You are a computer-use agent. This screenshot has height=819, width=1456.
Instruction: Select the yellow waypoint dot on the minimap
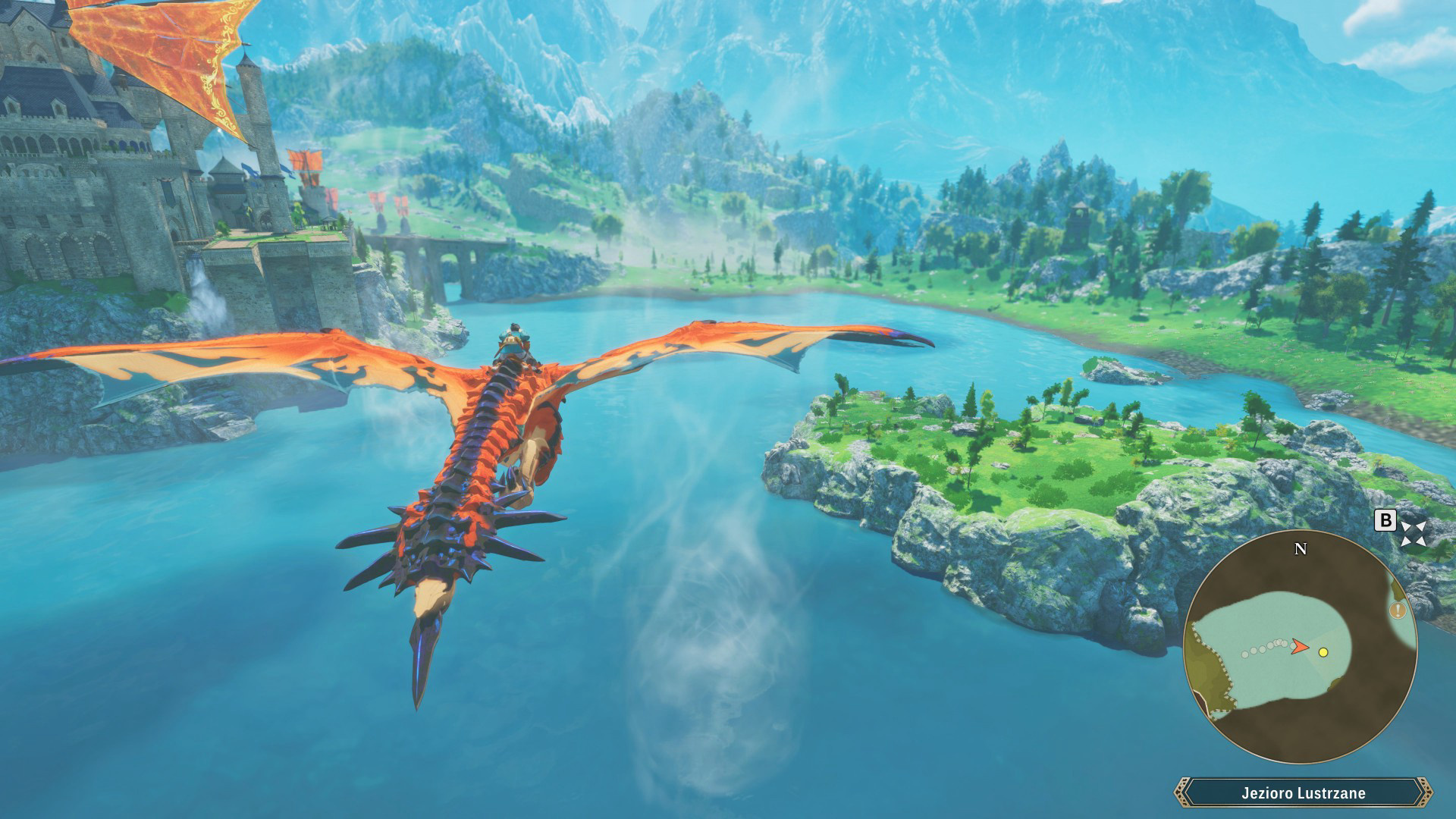(1324, 653)
